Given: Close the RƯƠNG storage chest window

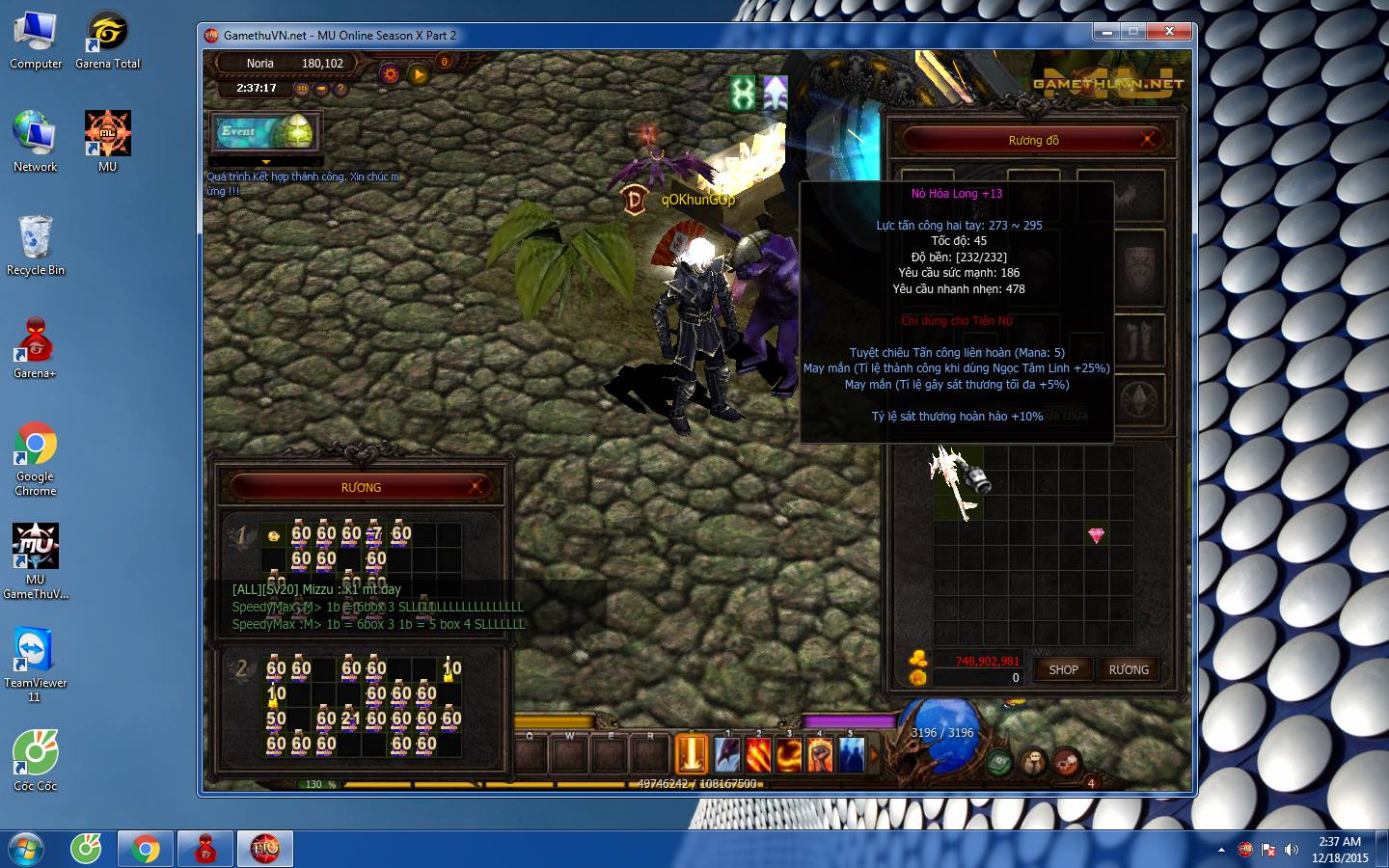Looking at the screenshot, I should [476, 487].
